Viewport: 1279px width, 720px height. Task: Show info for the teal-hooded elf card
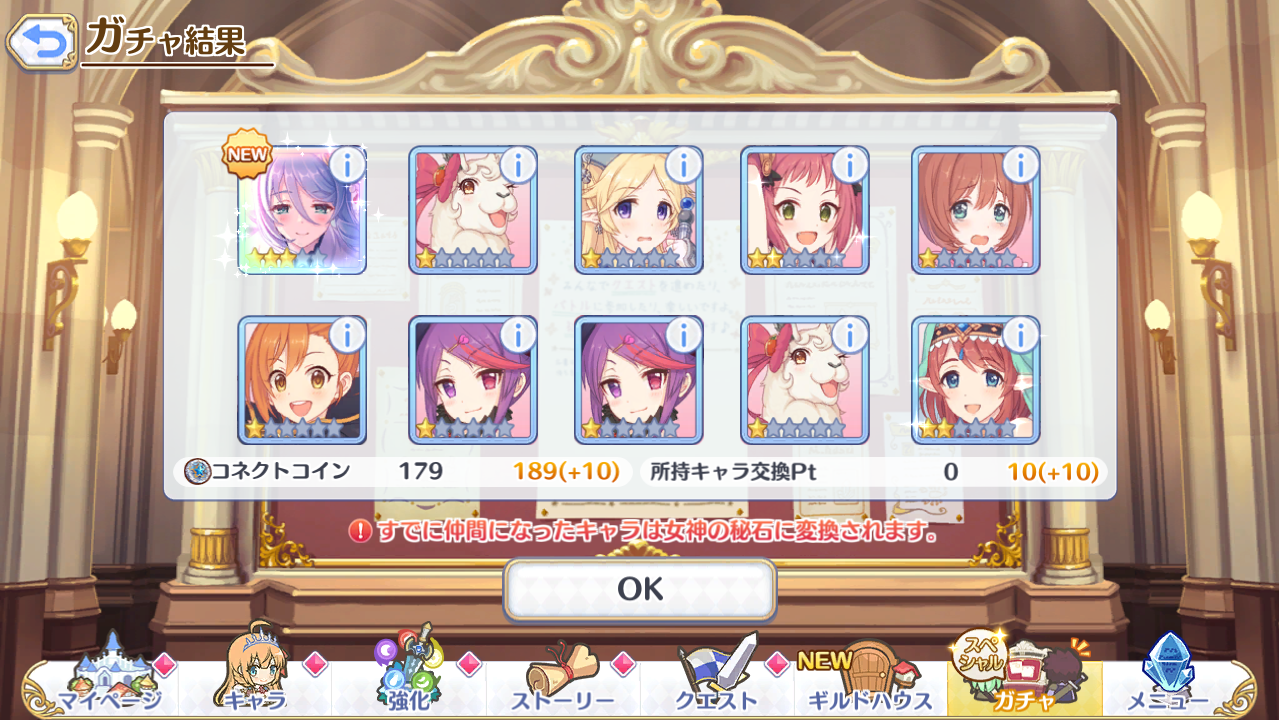(x=1020, y=334)
